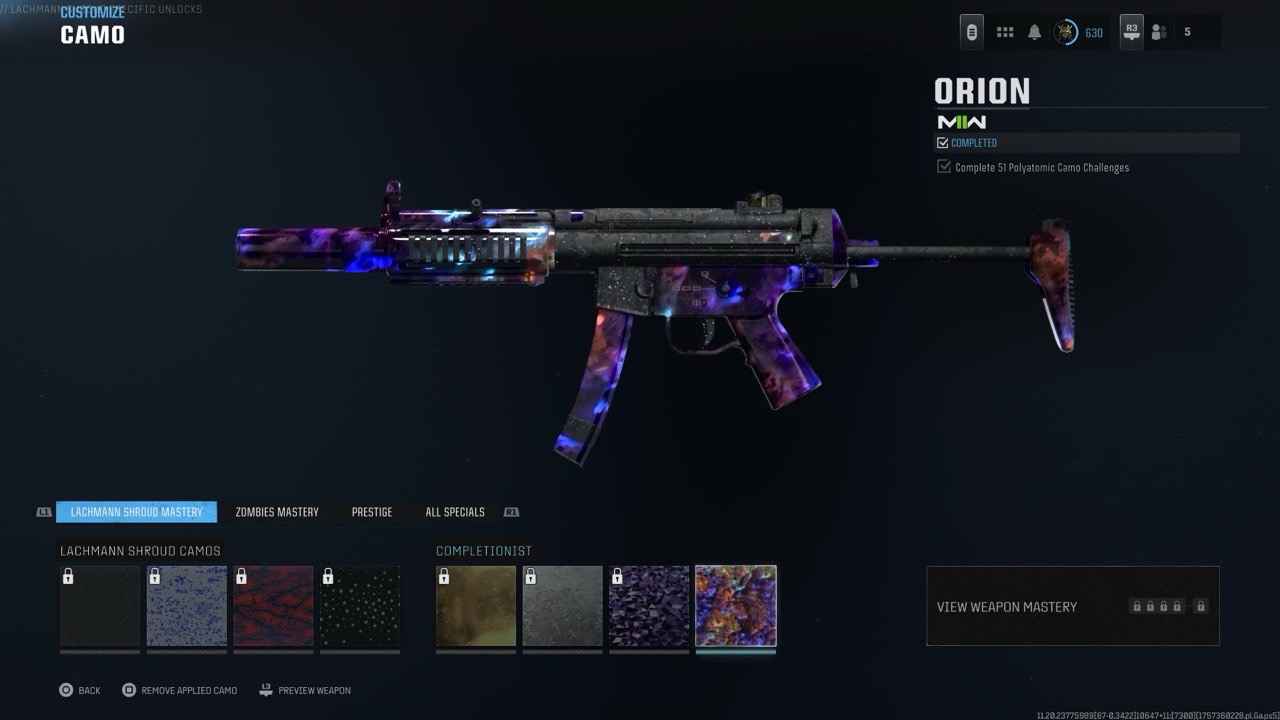Click the player rank emblem

pyautogui.click(x=1066, y=32)
